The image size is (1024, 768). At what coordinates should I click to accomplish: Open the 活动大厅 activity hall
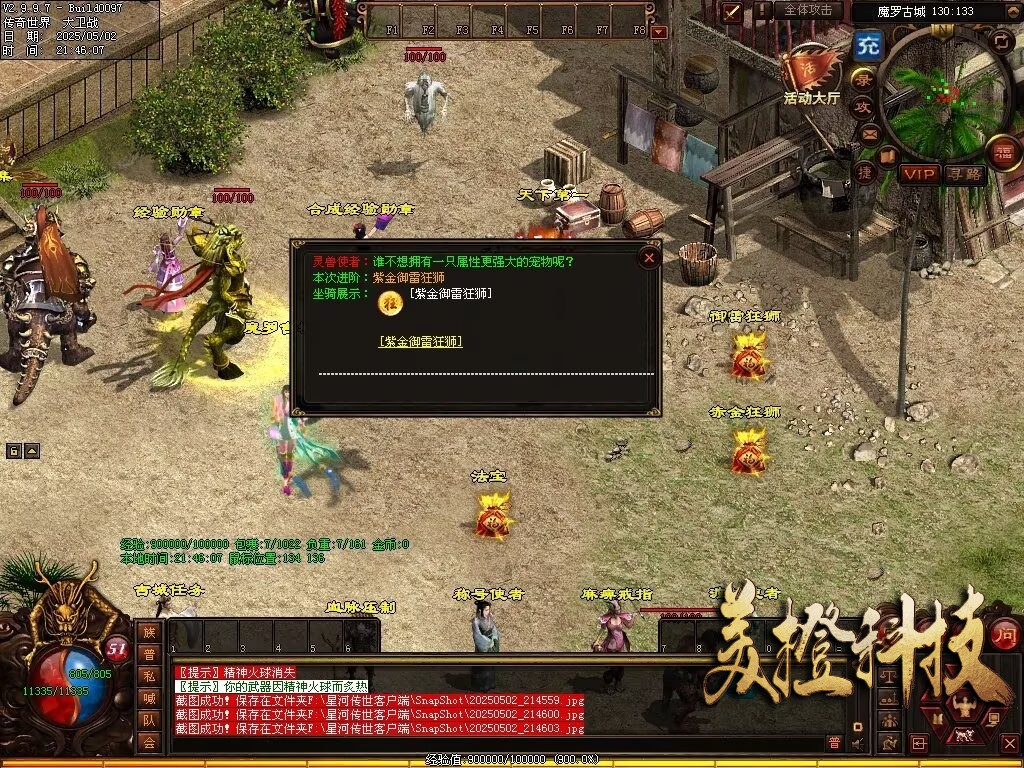[x=812, y=74]
